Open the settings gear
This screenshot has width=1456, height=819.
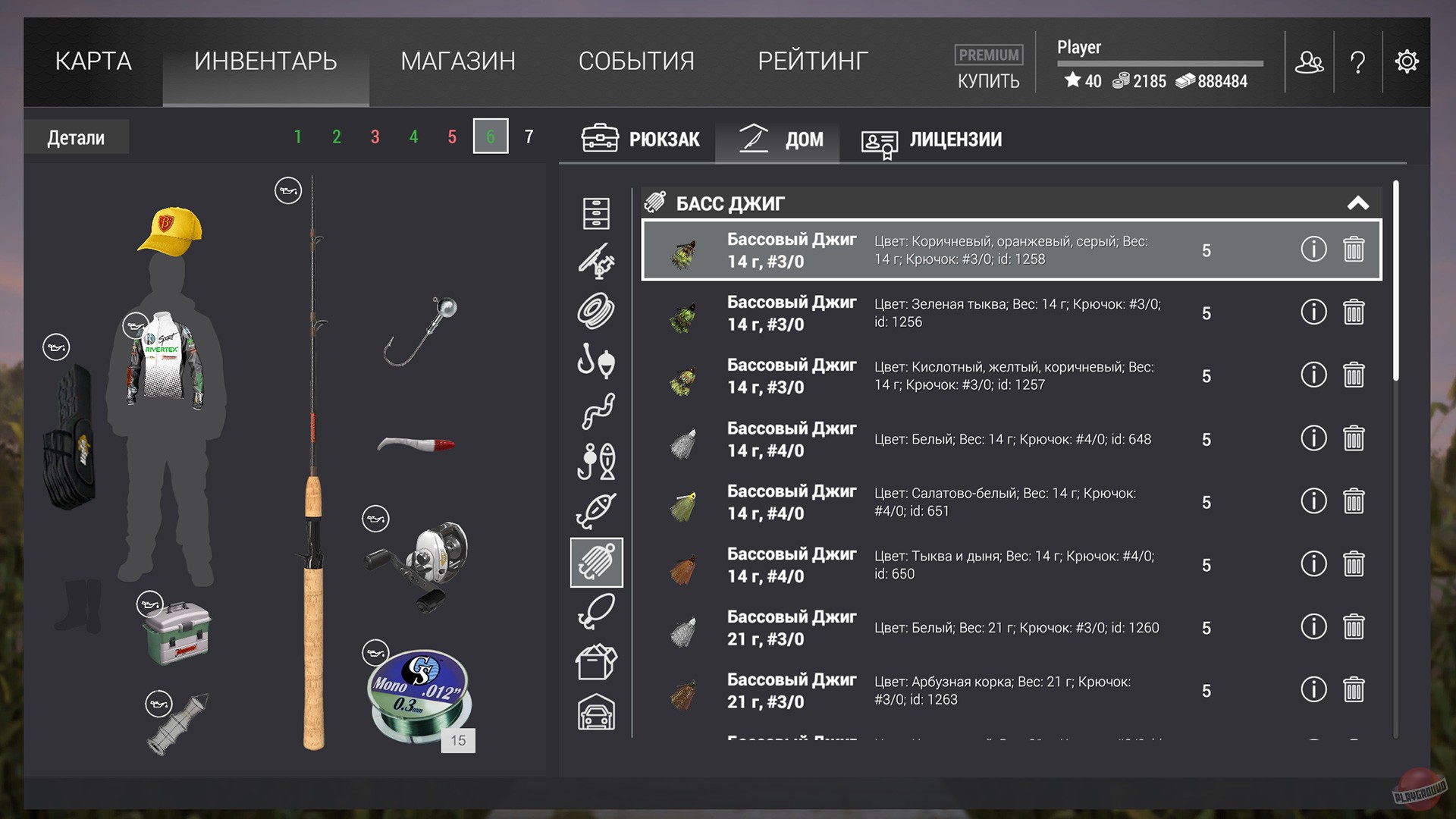point(1407,61)
